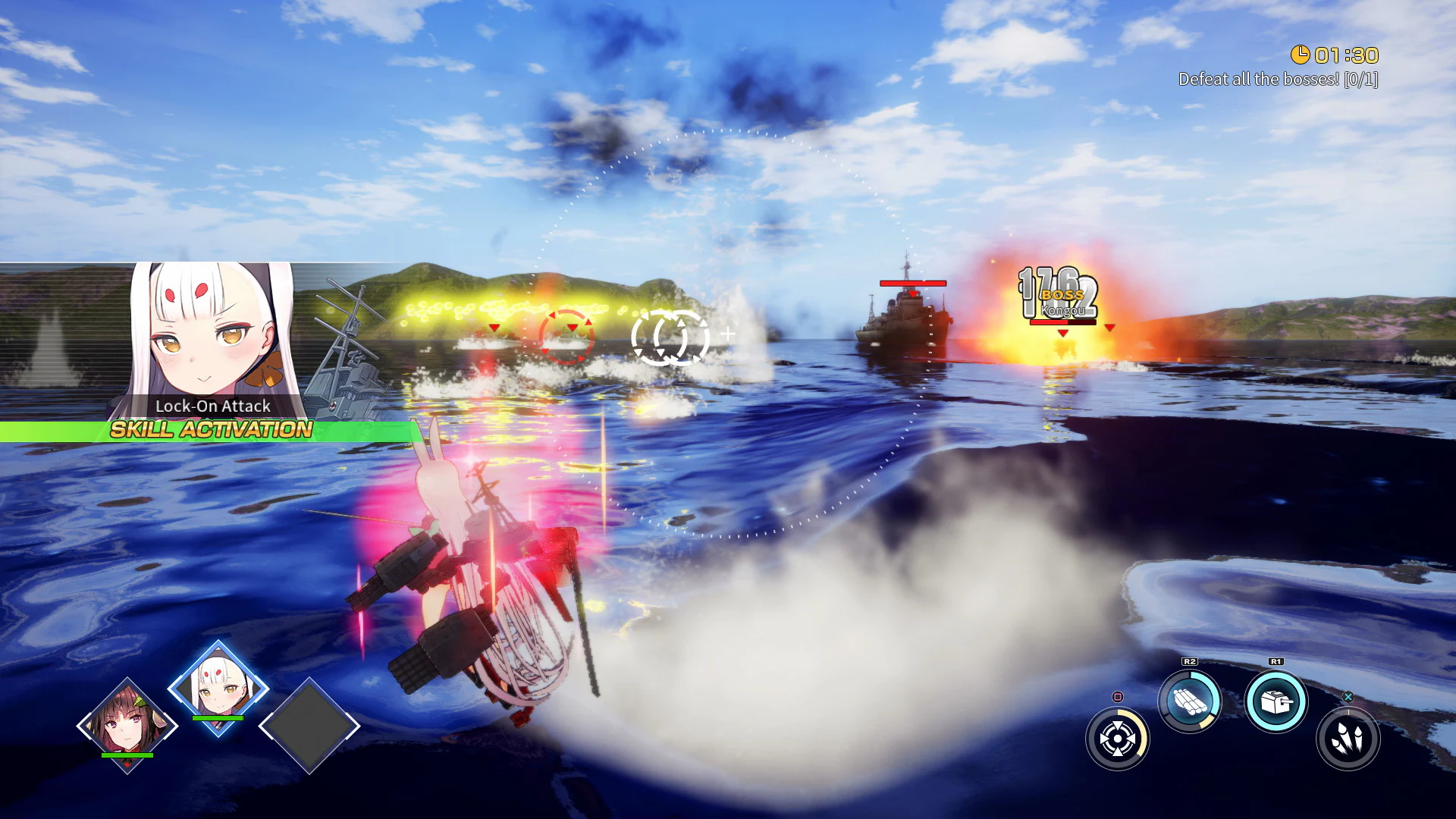Fire the main gun using the R1 icon
The image size is (1456, 819).
(x=1276, y=701)
